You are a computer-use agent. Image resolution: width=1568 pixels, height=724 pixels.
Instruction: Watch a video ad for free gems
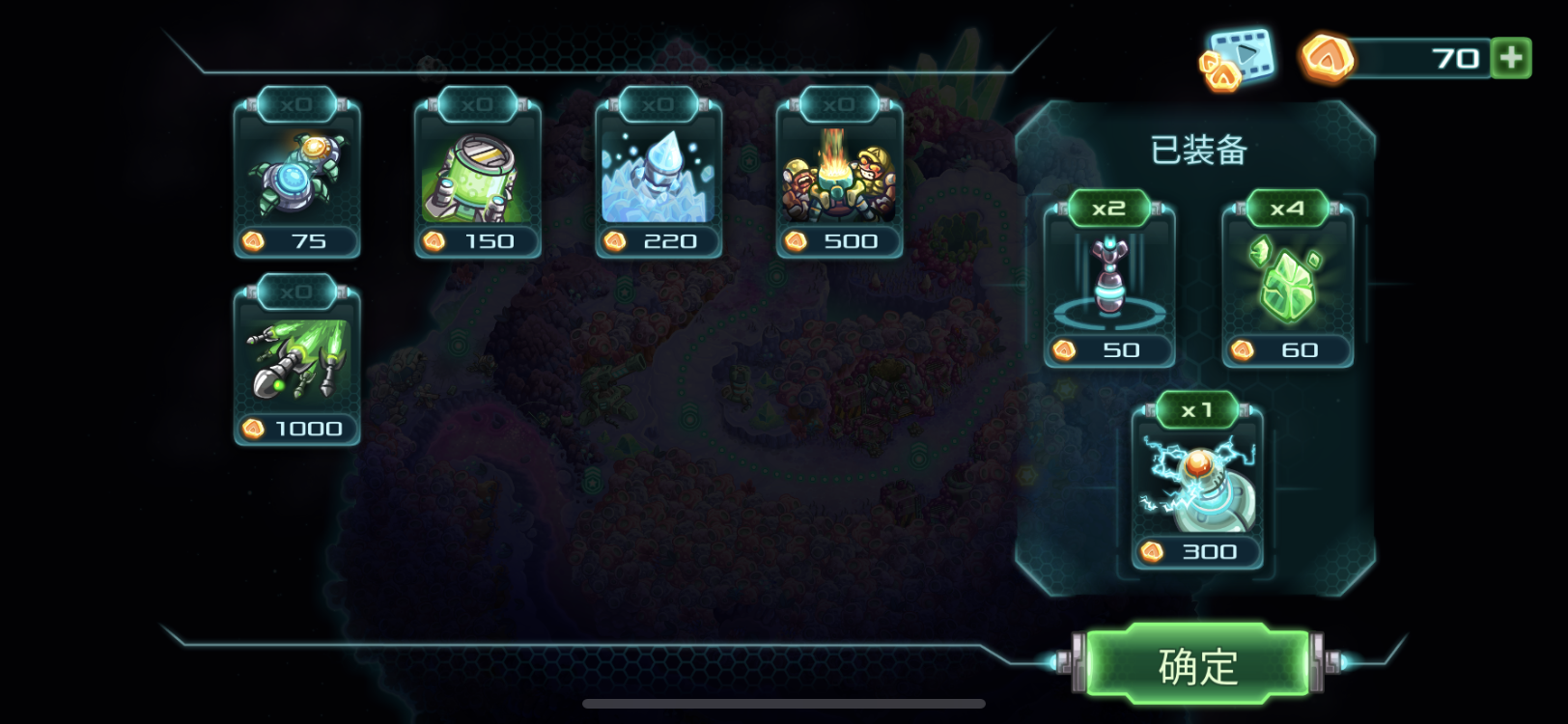[1237, 58]
